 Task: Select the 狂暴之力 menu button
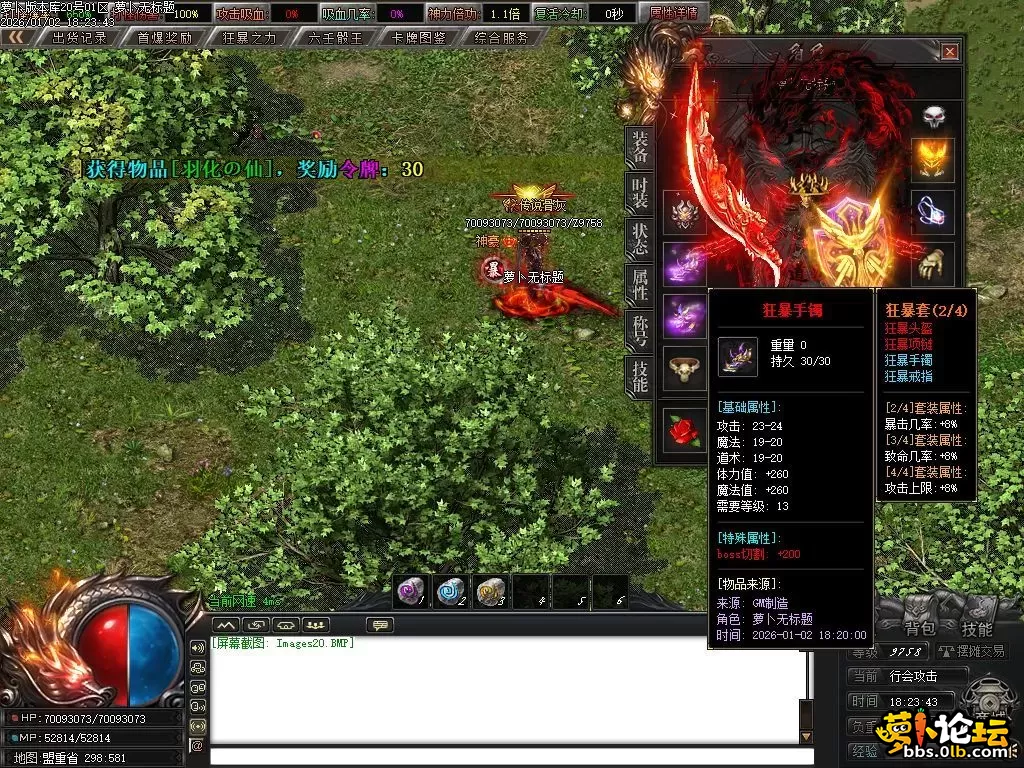[x=249, y=38]
